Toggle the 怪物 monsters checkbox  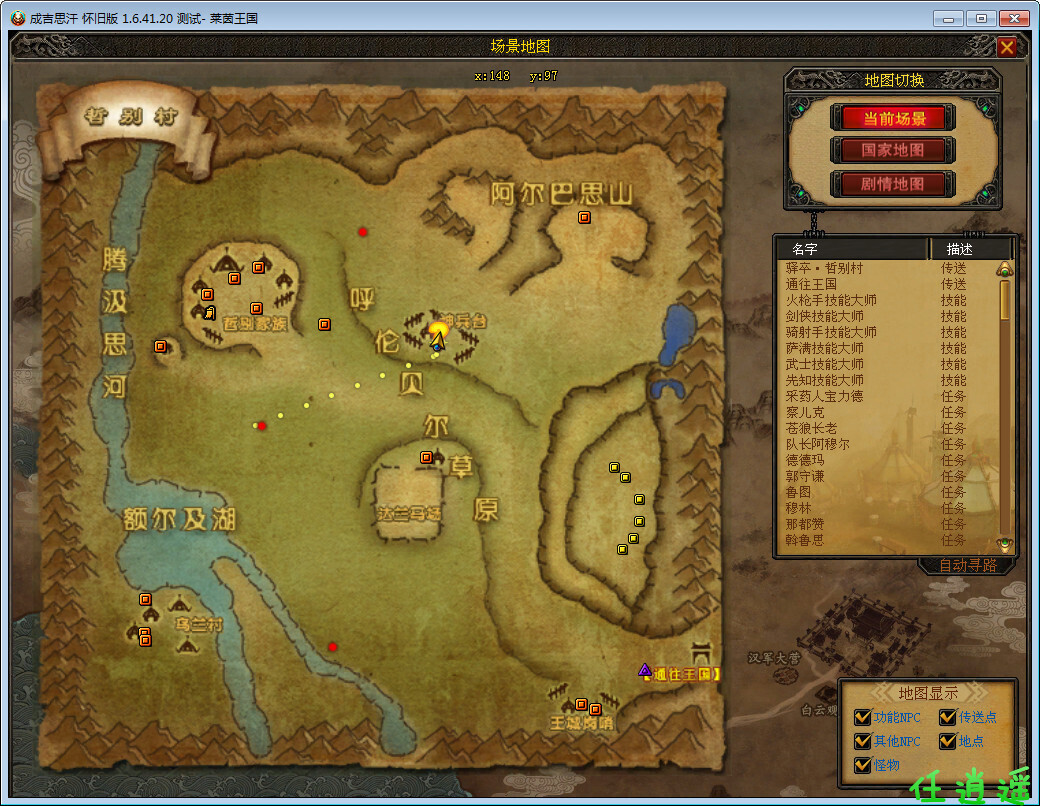pyautogui.click(x=862, y=765)
